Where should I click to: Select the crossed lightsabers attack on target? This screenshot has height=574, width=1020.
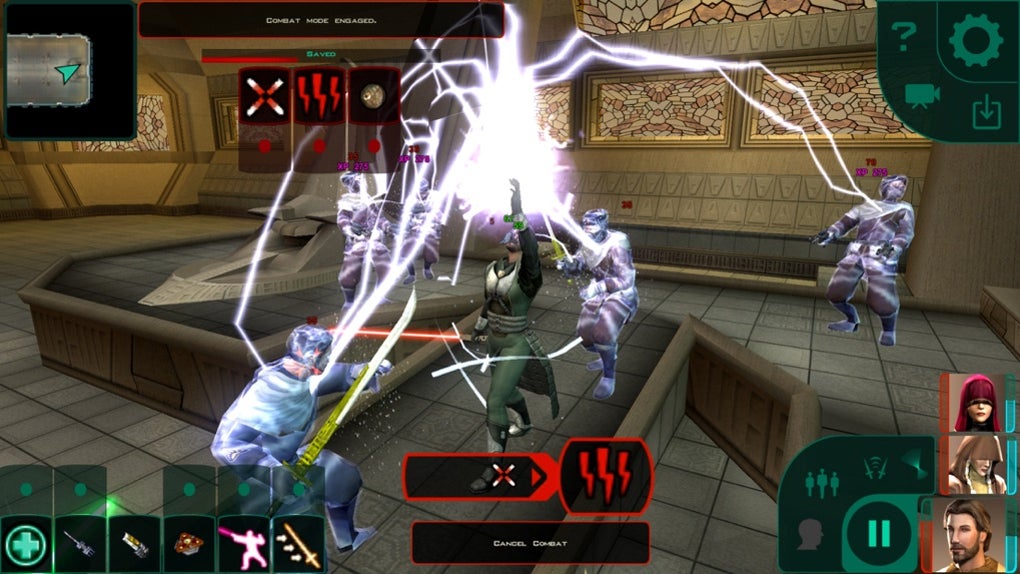(264, 96)
